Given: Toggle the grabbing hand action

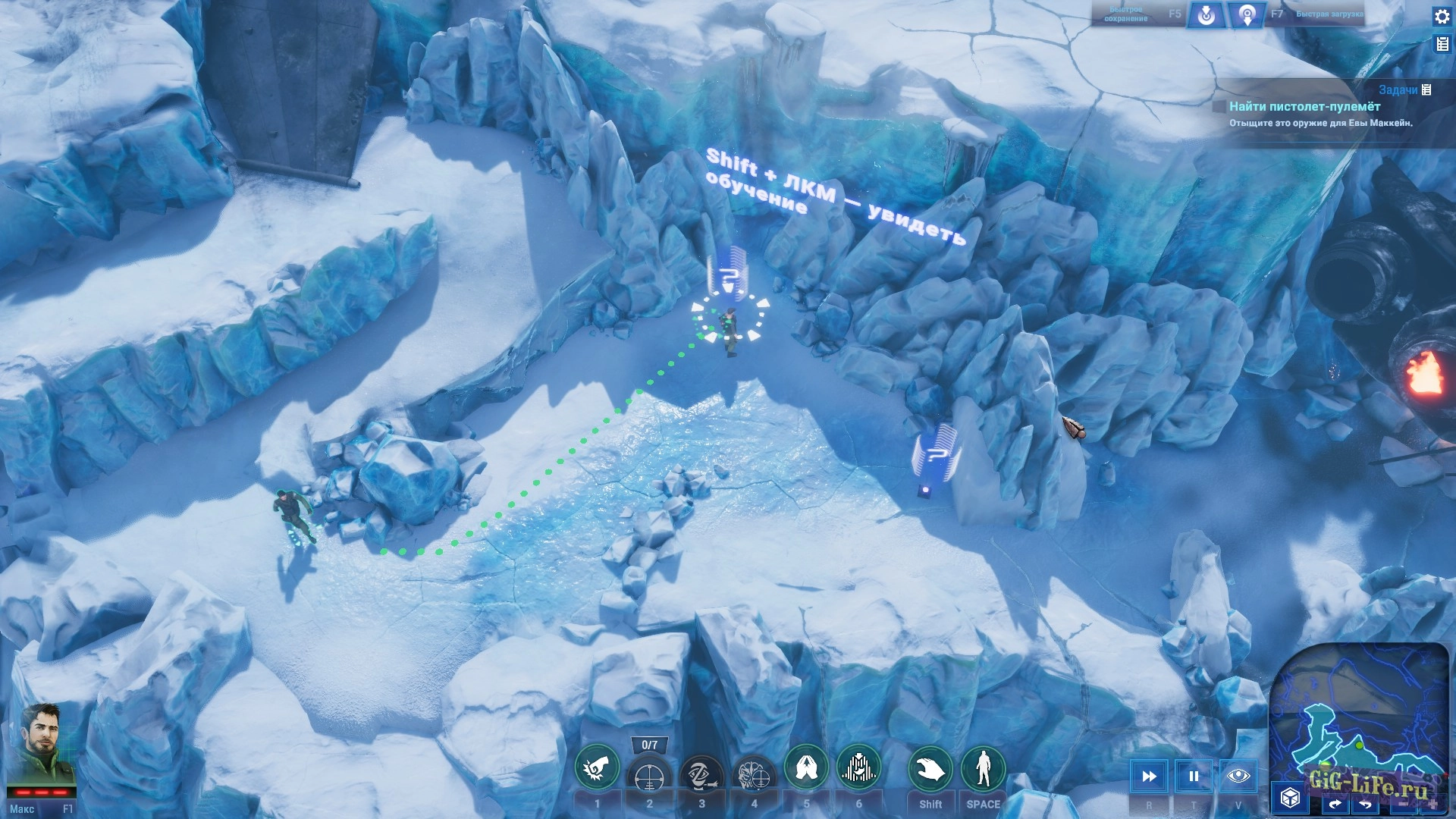Looking at the screenshot, I should [x=930, y=769].
